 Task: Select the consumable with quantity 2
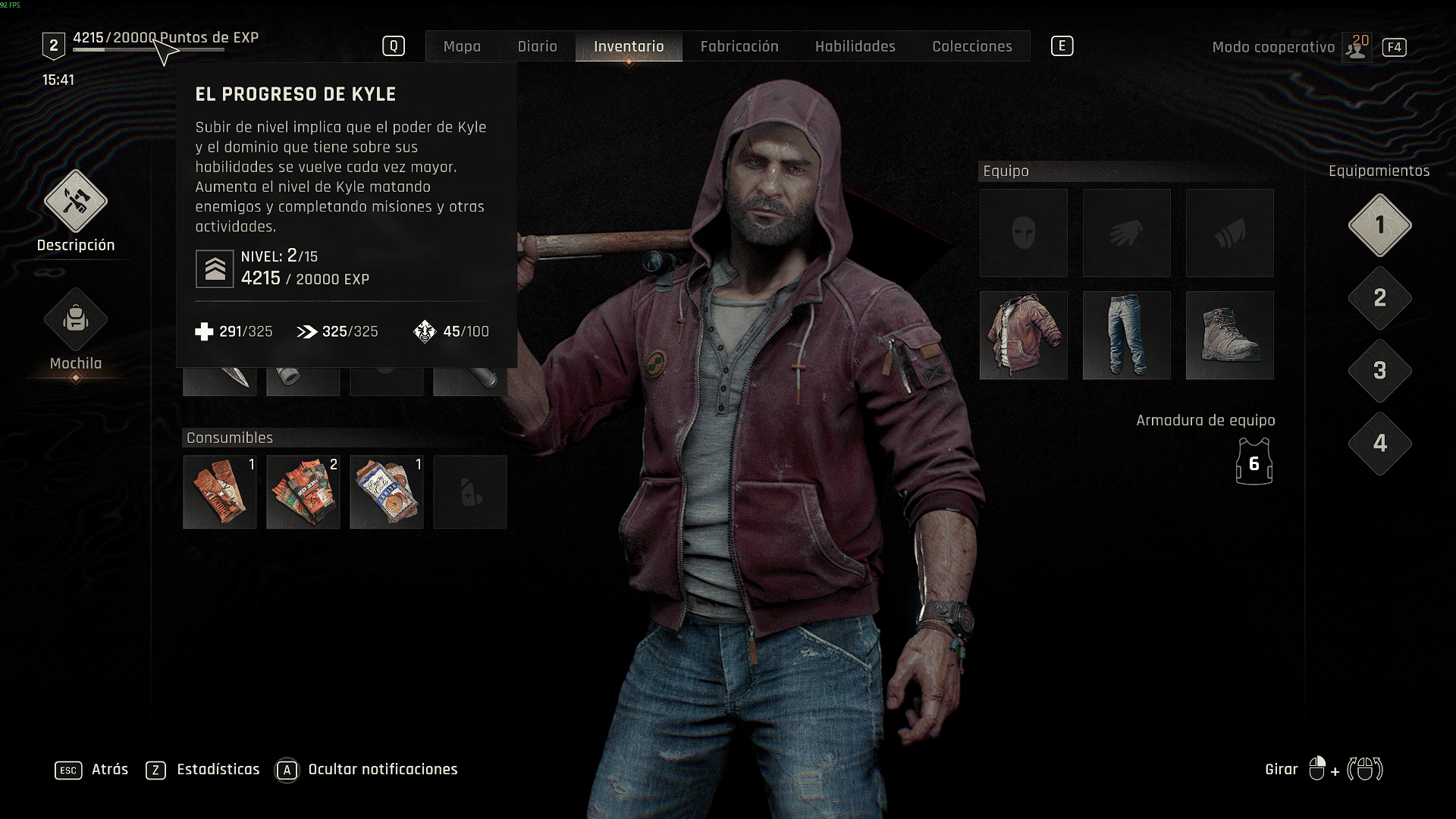303,492
